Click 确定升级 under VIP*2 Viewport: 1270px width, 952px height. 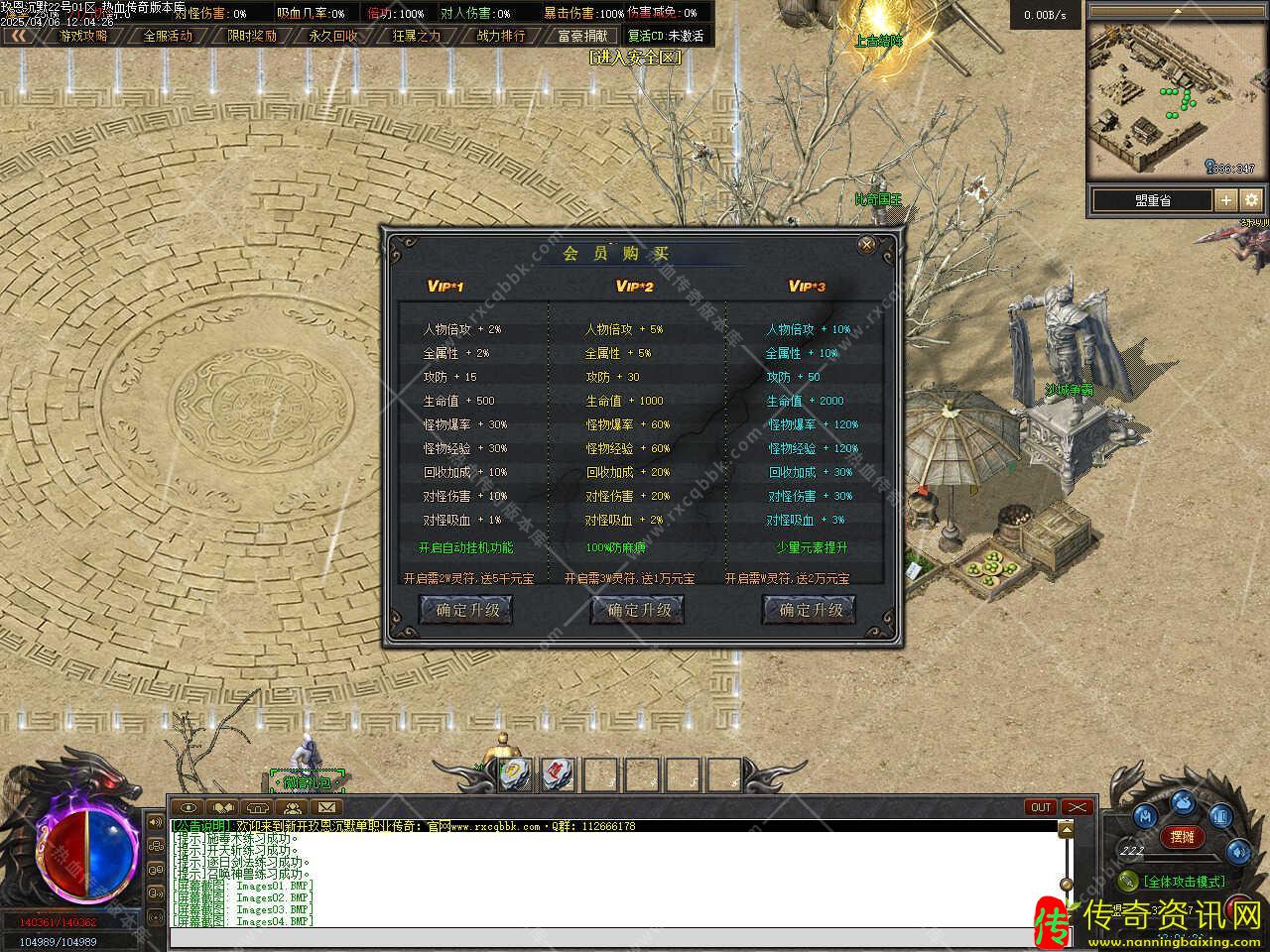639,610
